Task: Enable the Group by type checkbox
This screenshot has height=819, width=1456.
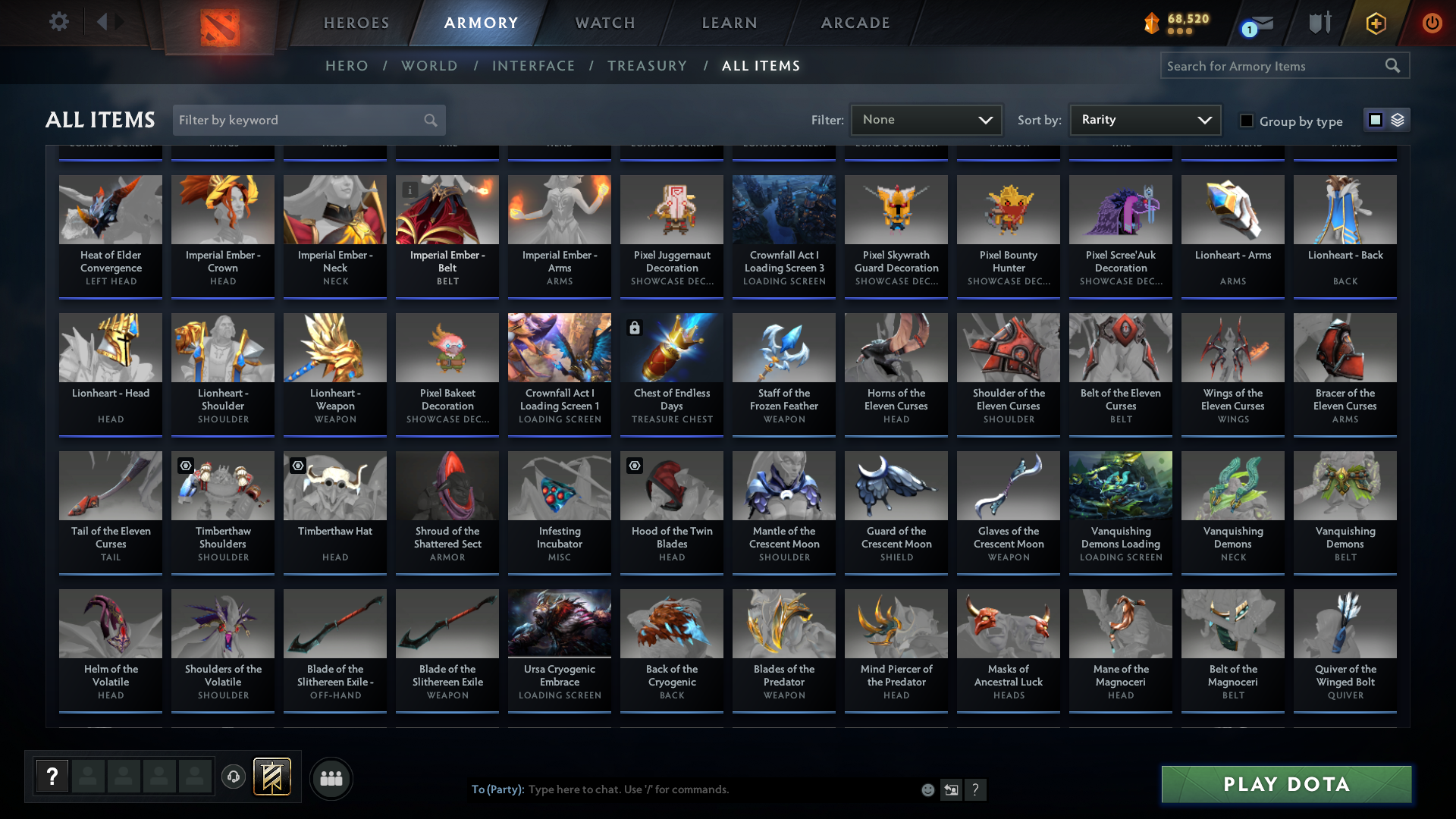Action: (x=1246, y=120)
